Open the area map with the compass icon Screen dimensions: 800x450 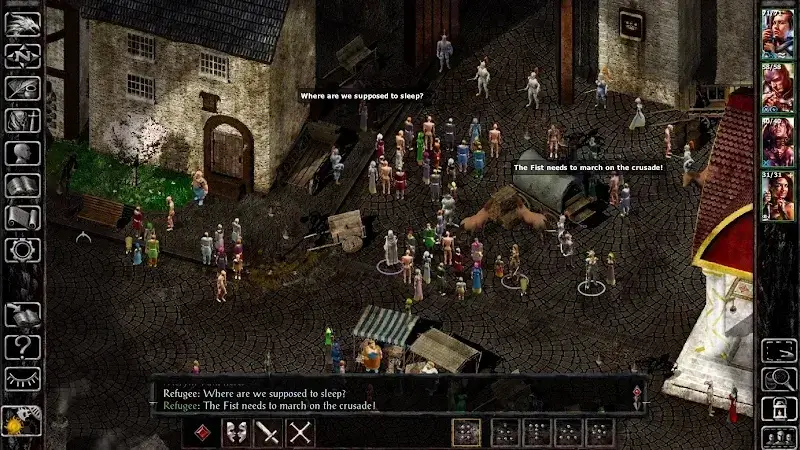(x=22, y=57)
